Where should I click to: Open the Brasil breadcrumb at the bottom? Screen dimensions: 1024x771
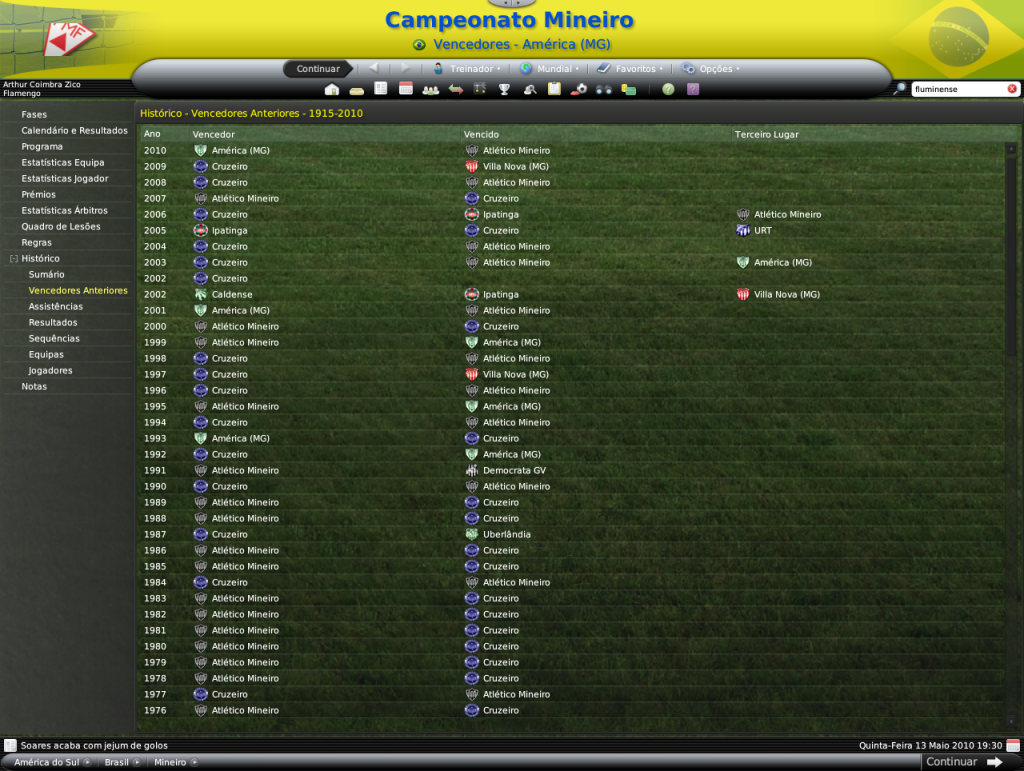pyautogui.click(x=117, y=762)
